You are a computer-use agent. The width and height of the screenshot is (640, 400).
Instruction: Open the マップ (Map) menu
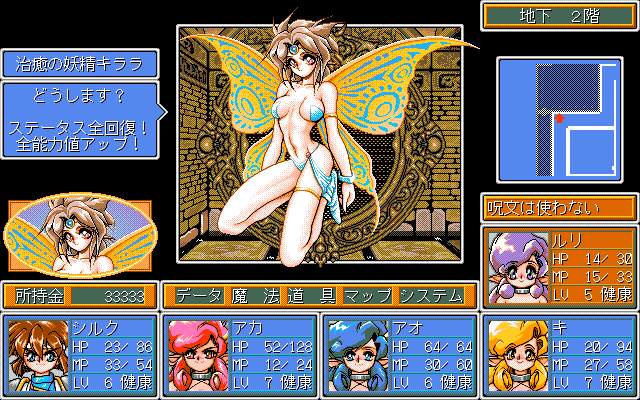click(368, 296)
